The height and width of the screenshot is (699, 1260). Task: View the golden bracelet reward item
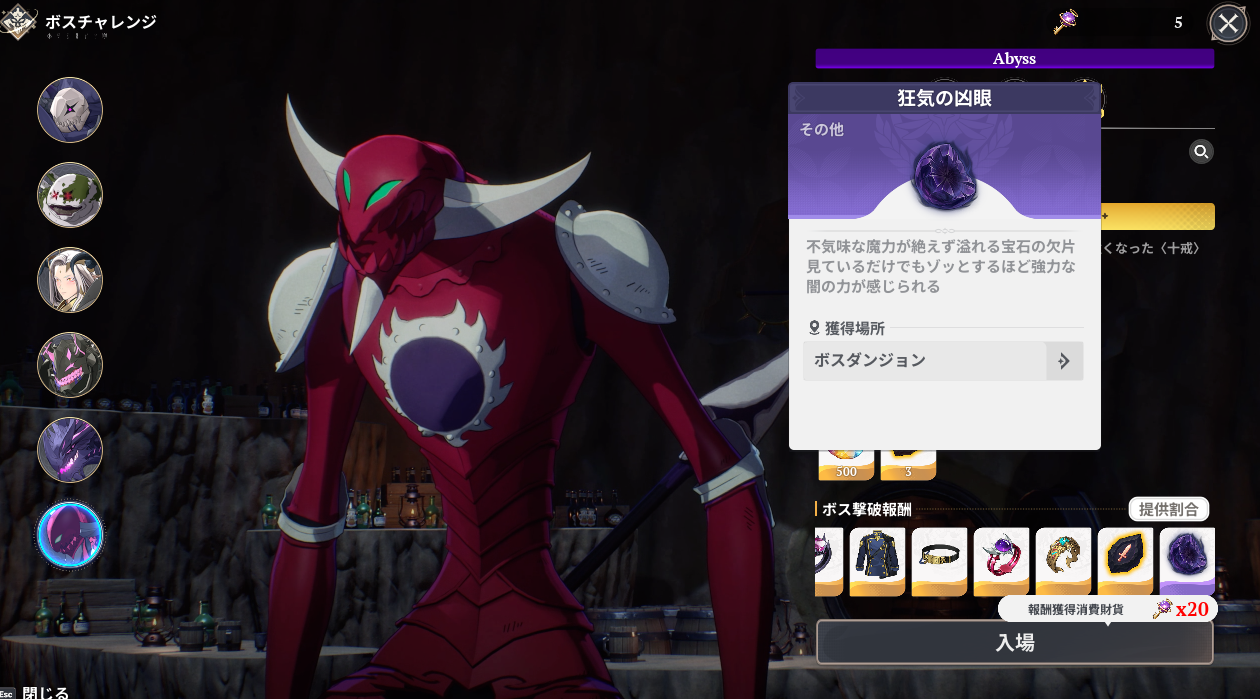[1063, 561]
